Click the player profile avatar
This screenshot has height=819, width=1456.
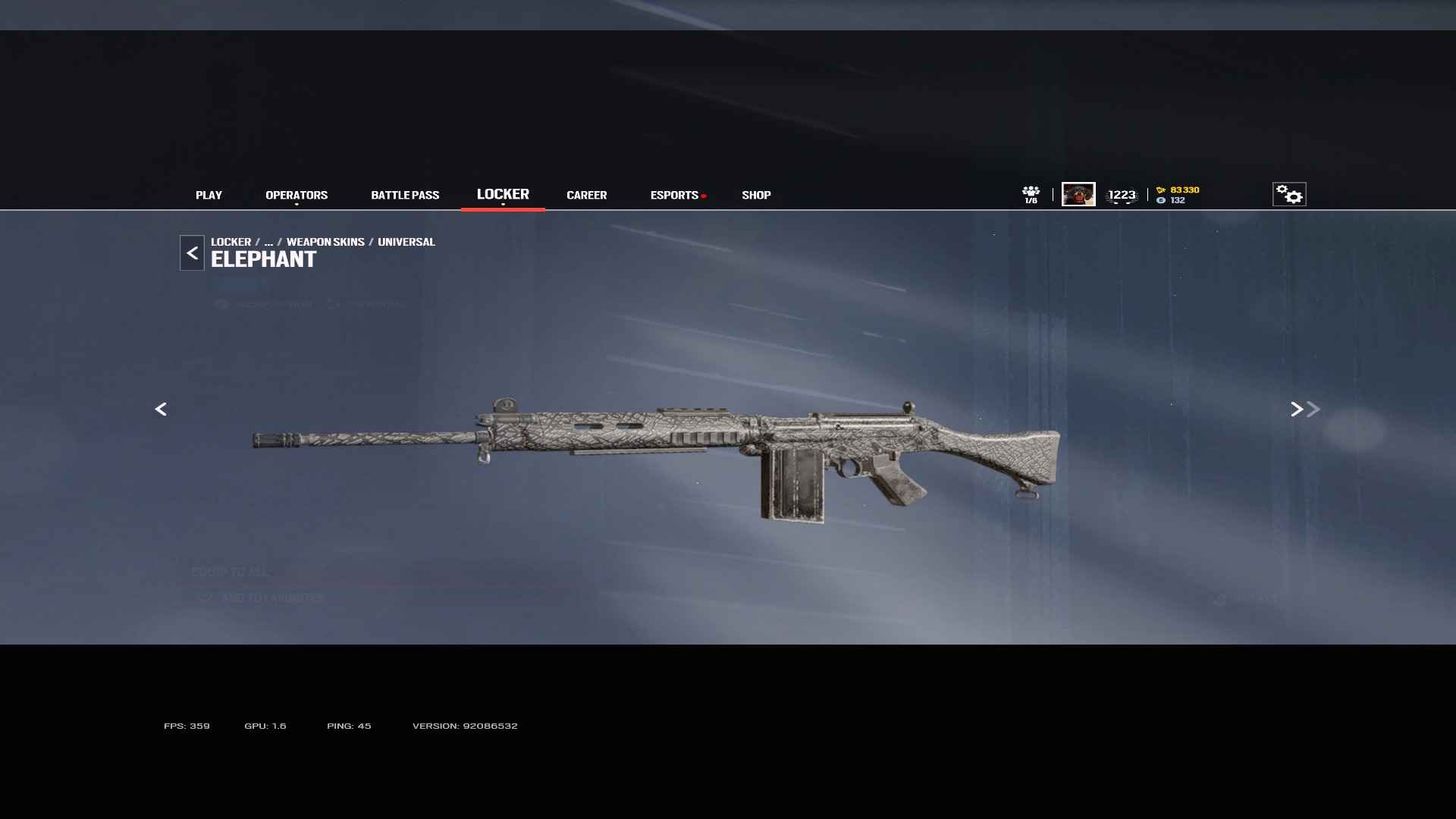click(x=1078, y=194)
